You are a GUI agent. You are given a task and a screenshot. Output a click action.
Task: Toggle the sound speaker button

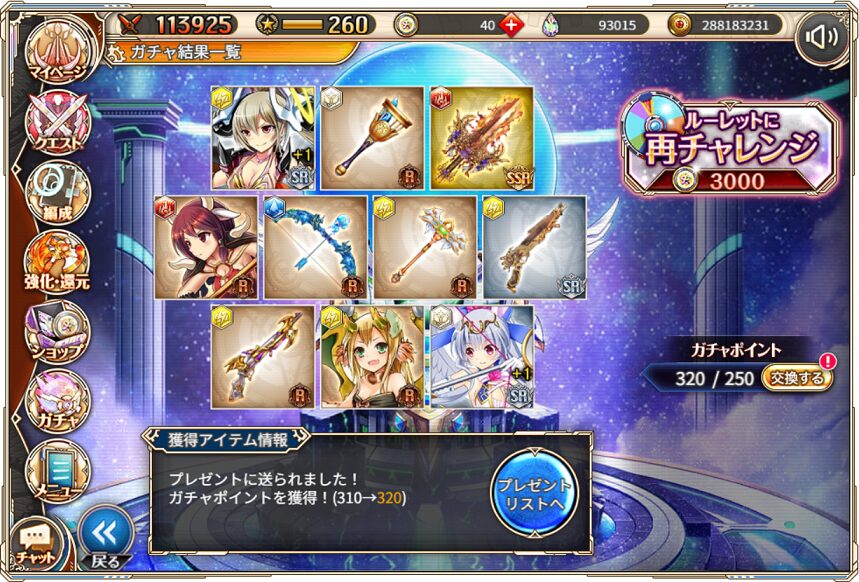click(x=822, y=38)
